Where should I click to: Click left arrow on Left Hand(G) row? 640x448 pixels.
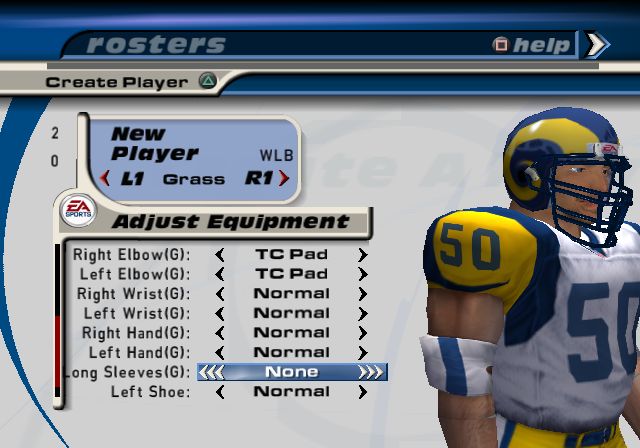point(220,352)
